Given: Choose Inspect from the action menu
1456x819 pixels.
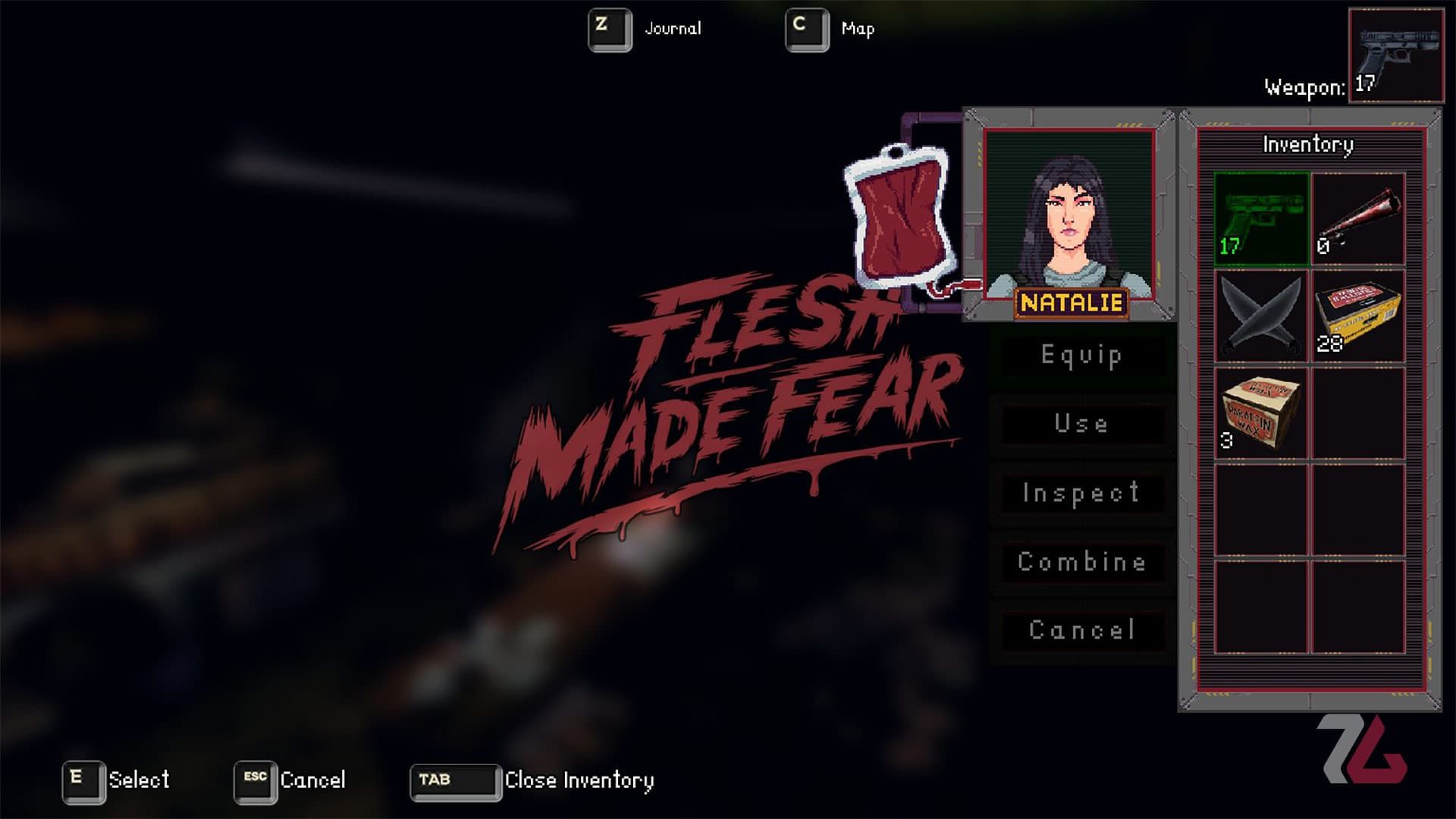Looking at the screenshot, I should 1081,493.
